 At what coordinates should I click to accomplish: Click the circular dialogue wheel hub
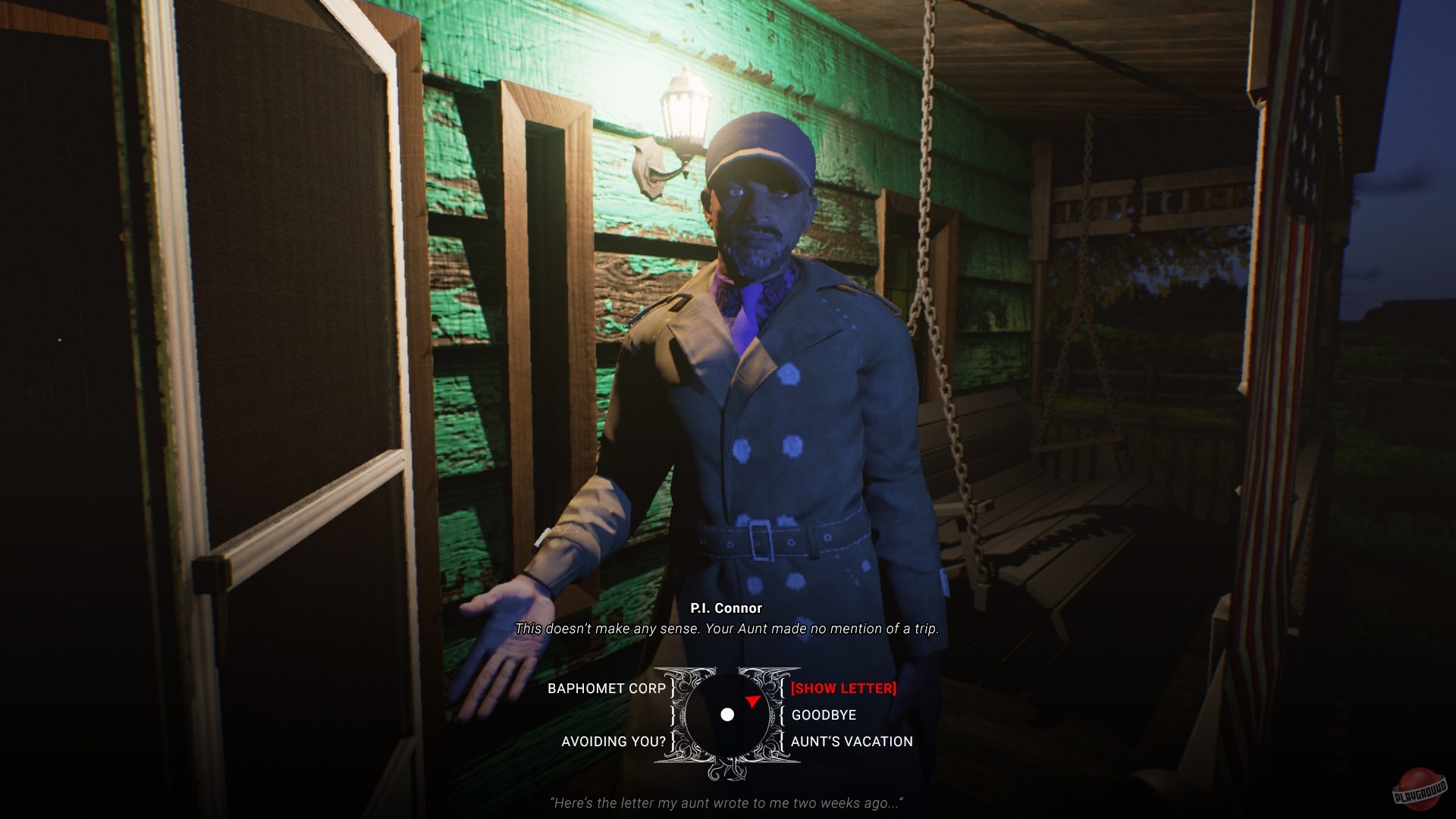coord(730,714)
